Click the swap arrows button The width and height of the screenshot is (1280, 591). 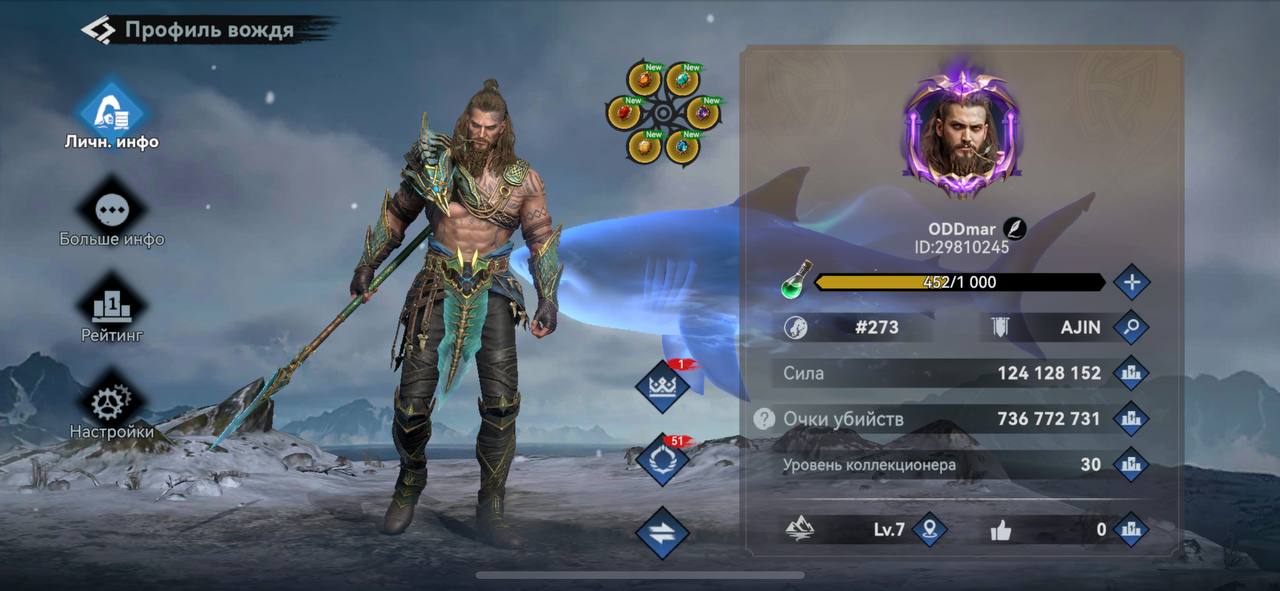point(662,533)
